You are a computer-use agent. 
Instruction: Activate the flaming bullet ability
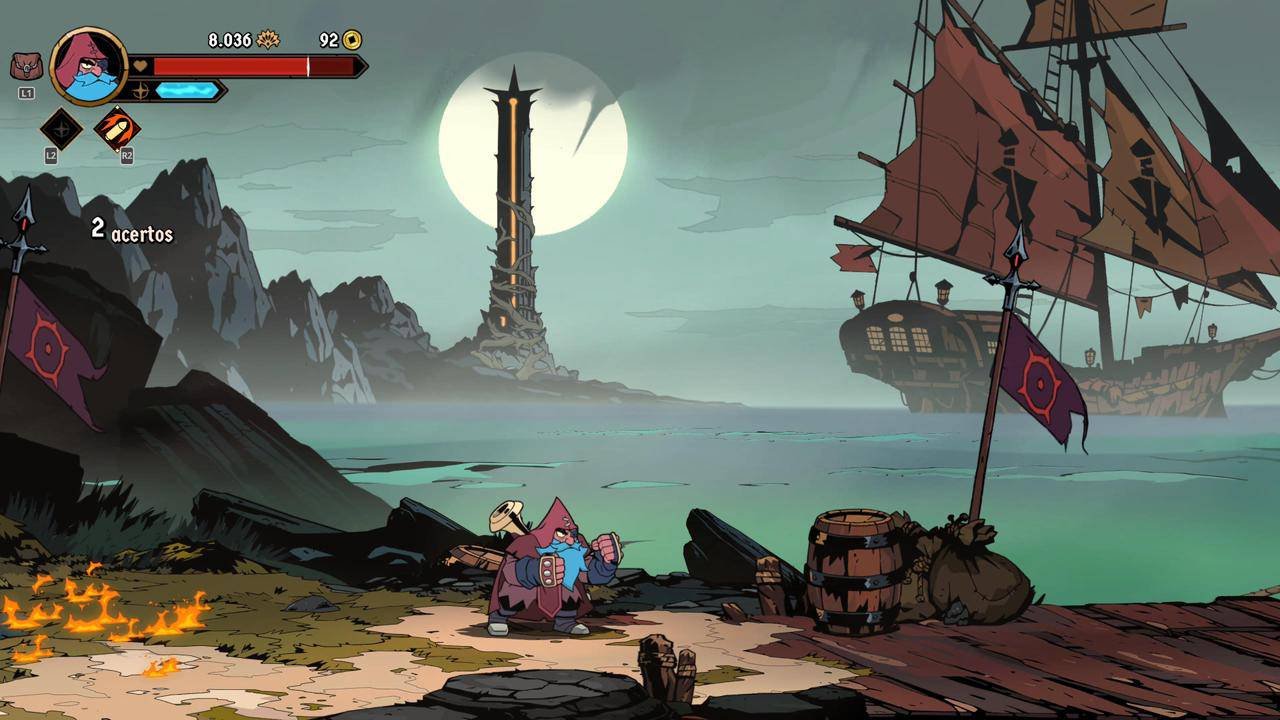click(117, 129)
